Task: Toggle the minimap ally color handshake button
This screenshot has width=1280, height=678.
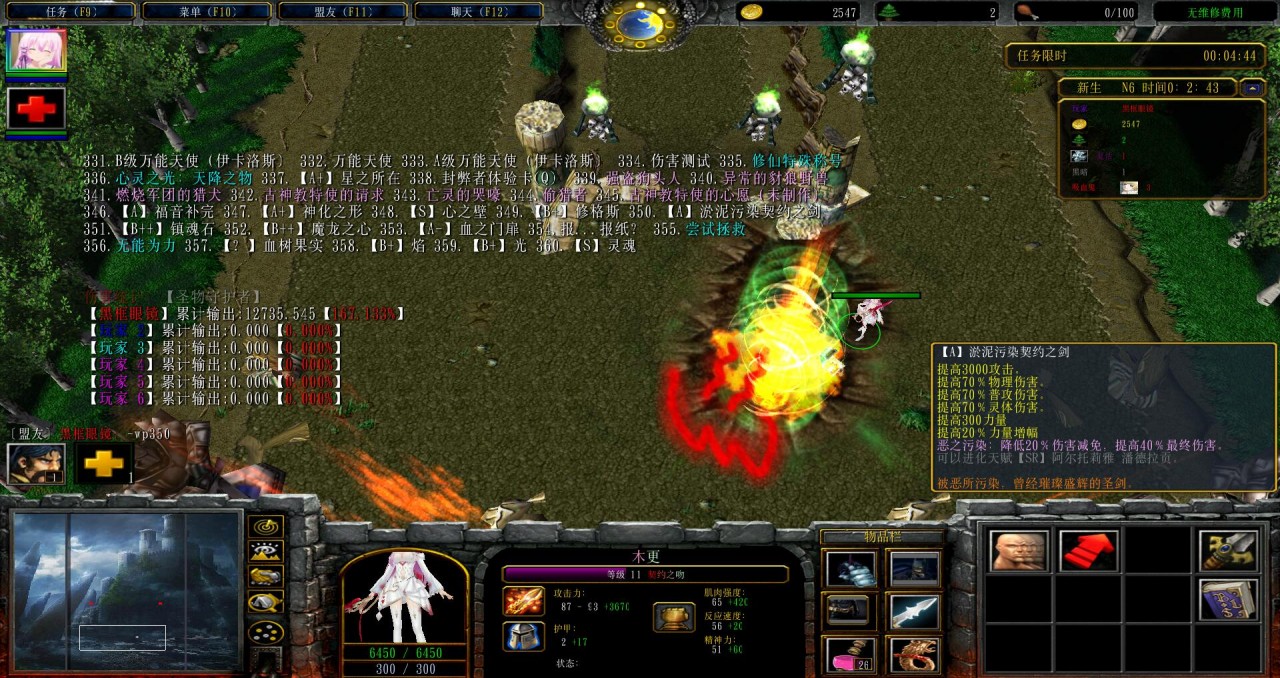Action: [x=265, y=576]
